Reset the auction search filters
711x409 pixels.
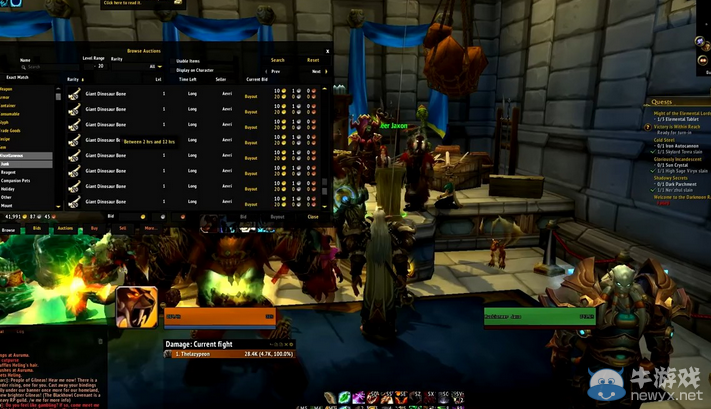coord(313,60)
